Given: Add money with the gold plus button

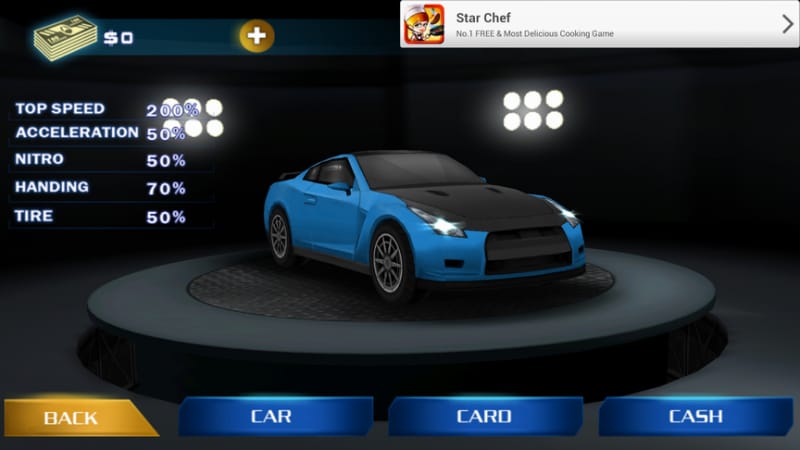Looking at the screenshot, I should [257, 37].
